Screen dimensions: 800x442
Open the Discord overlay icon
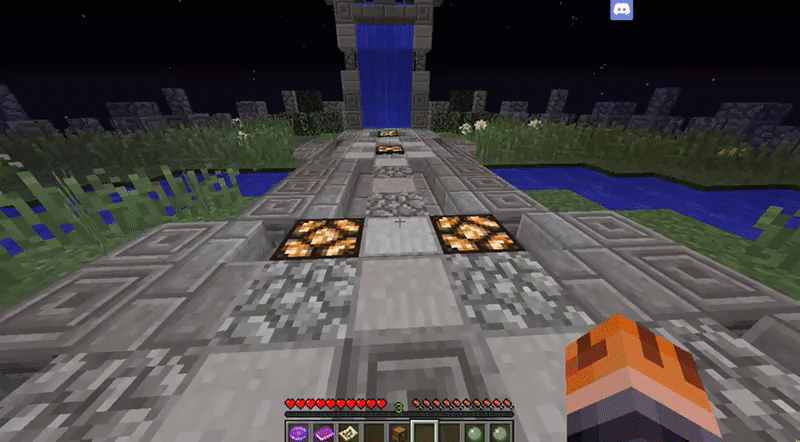[621, 11]
